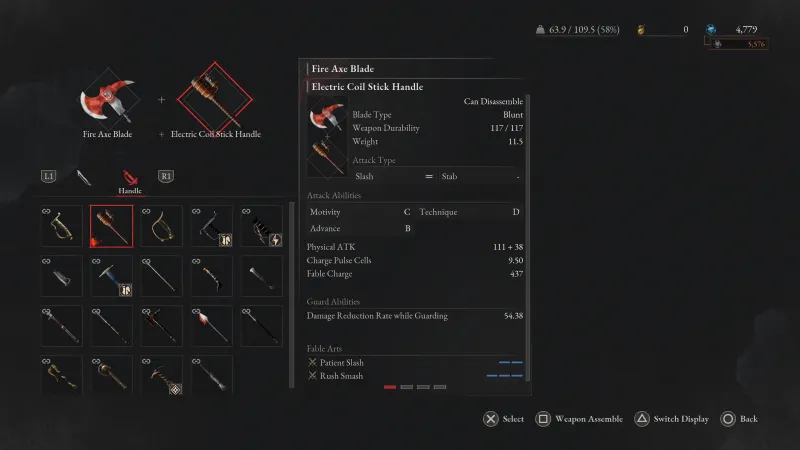Open the Handle tab
Screen dimensions: 800x450
[x=130, y=178]
